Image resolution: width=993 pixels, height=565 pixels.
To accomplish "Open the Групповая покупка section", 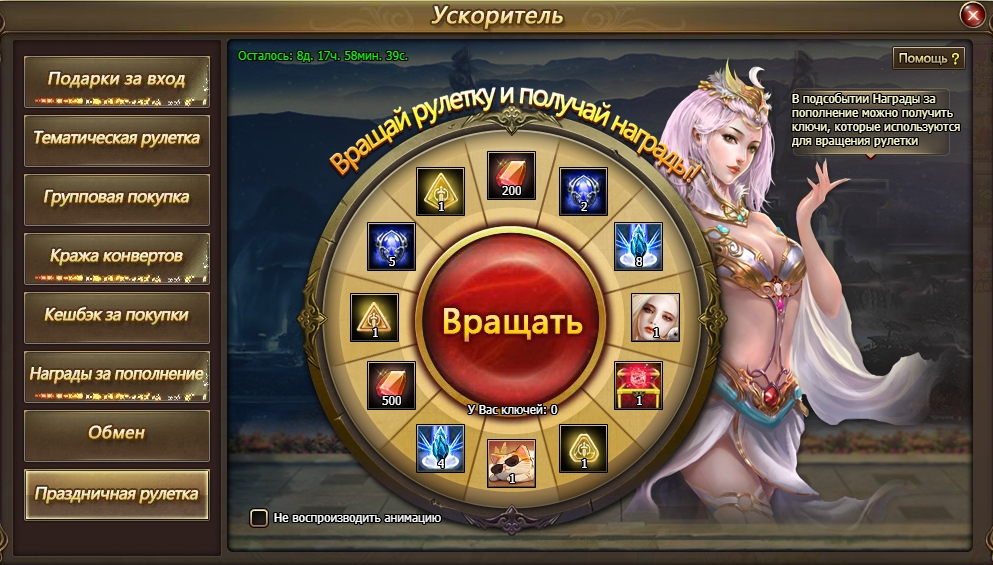I will pyautogui.click(x=117, y=198).
